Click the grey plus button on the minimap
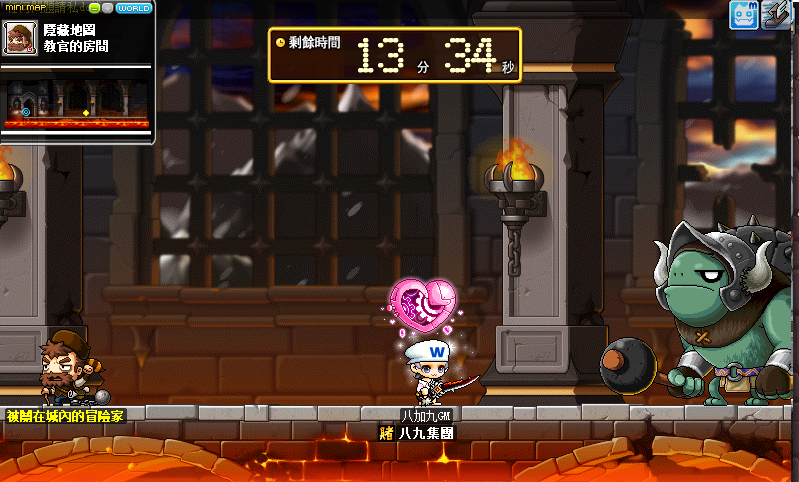The height and width of the screenshot is (482, 799). [107, 8]
